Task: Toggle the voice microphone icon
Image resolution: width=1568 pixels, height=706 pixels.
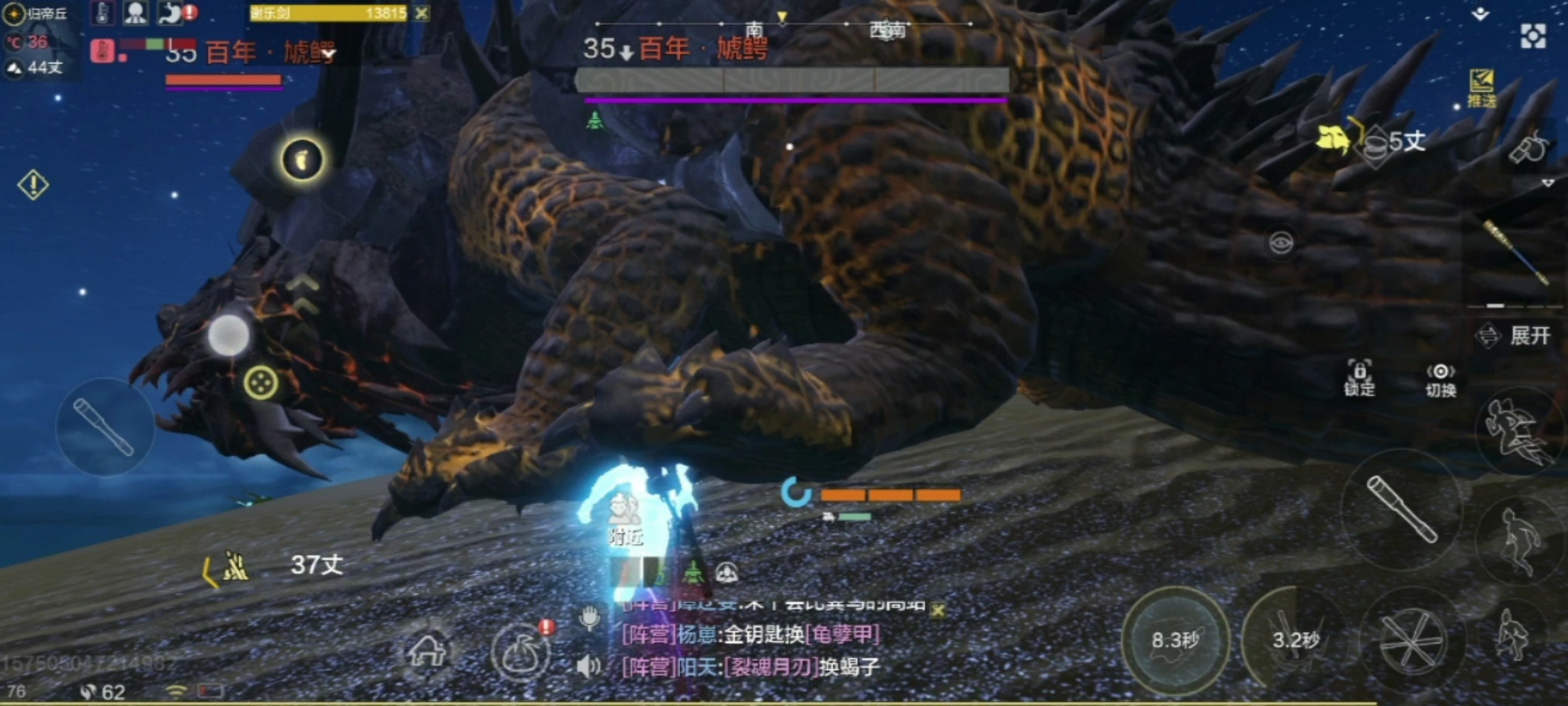Action: [589, 616]
